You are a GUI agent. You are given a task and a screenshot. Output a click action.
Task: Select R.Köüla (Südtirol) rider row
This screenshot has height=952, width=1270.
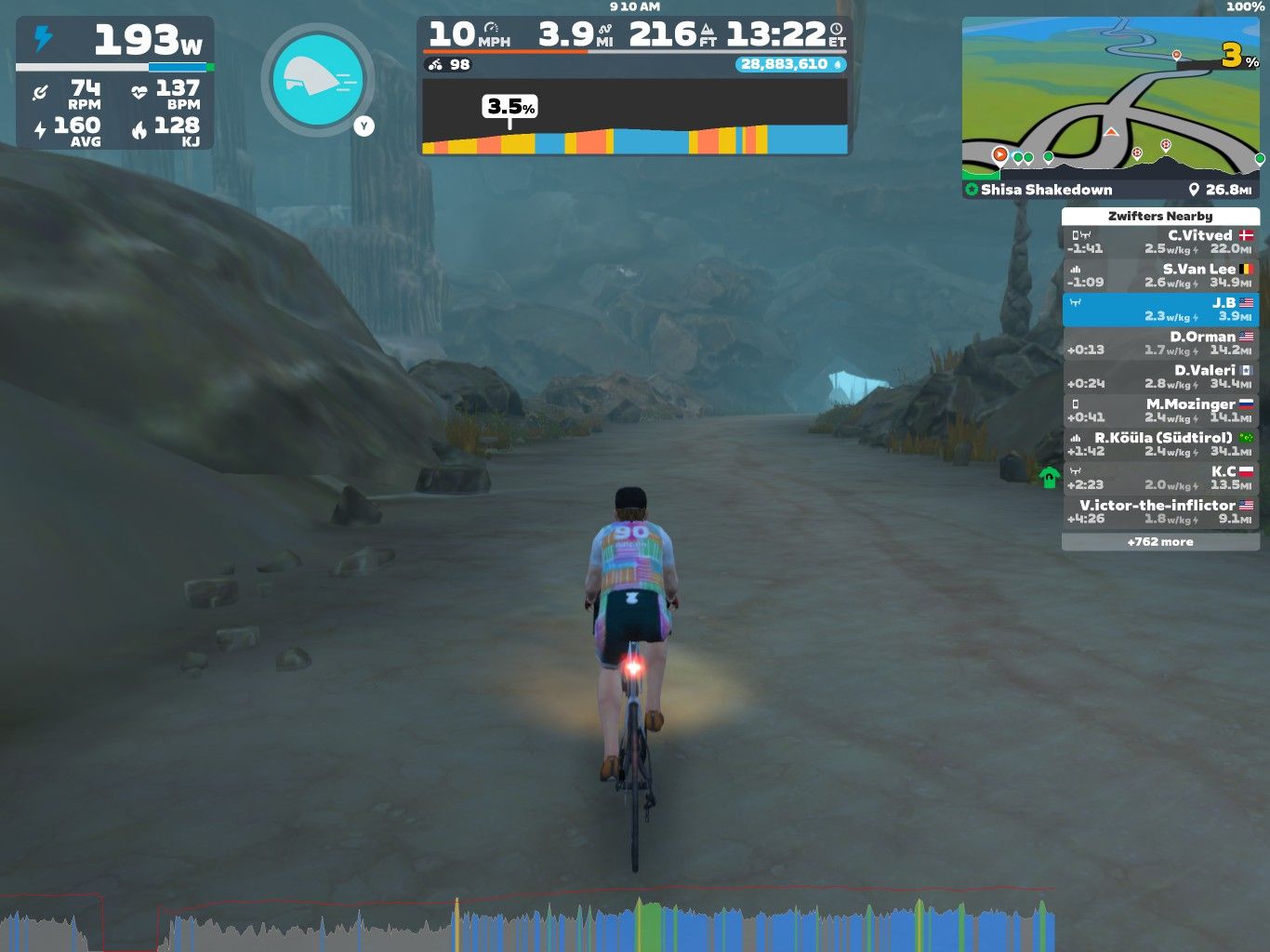(x=1160, y=444)
